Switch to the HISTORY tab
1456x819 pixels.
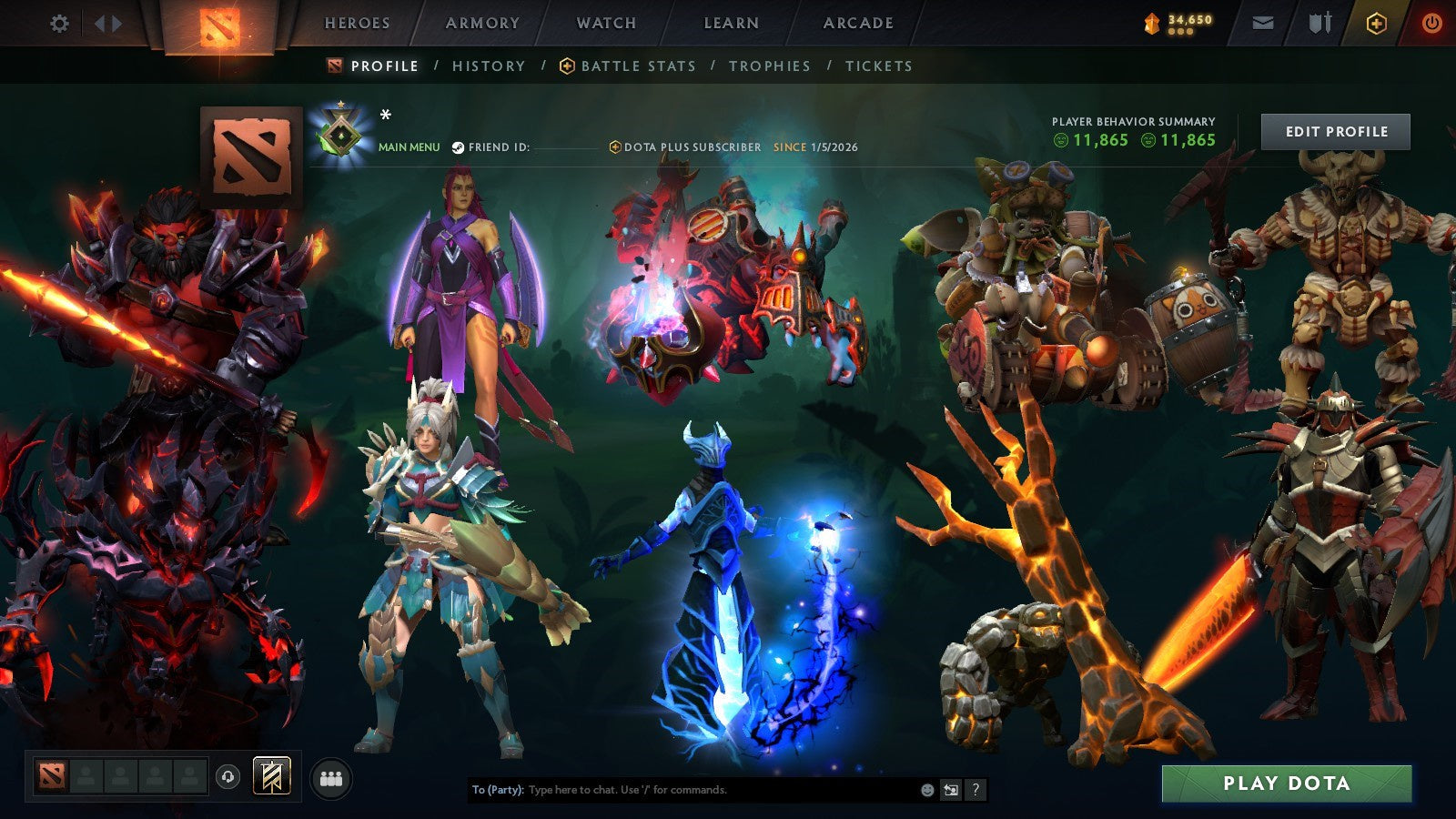pos(487,66)
